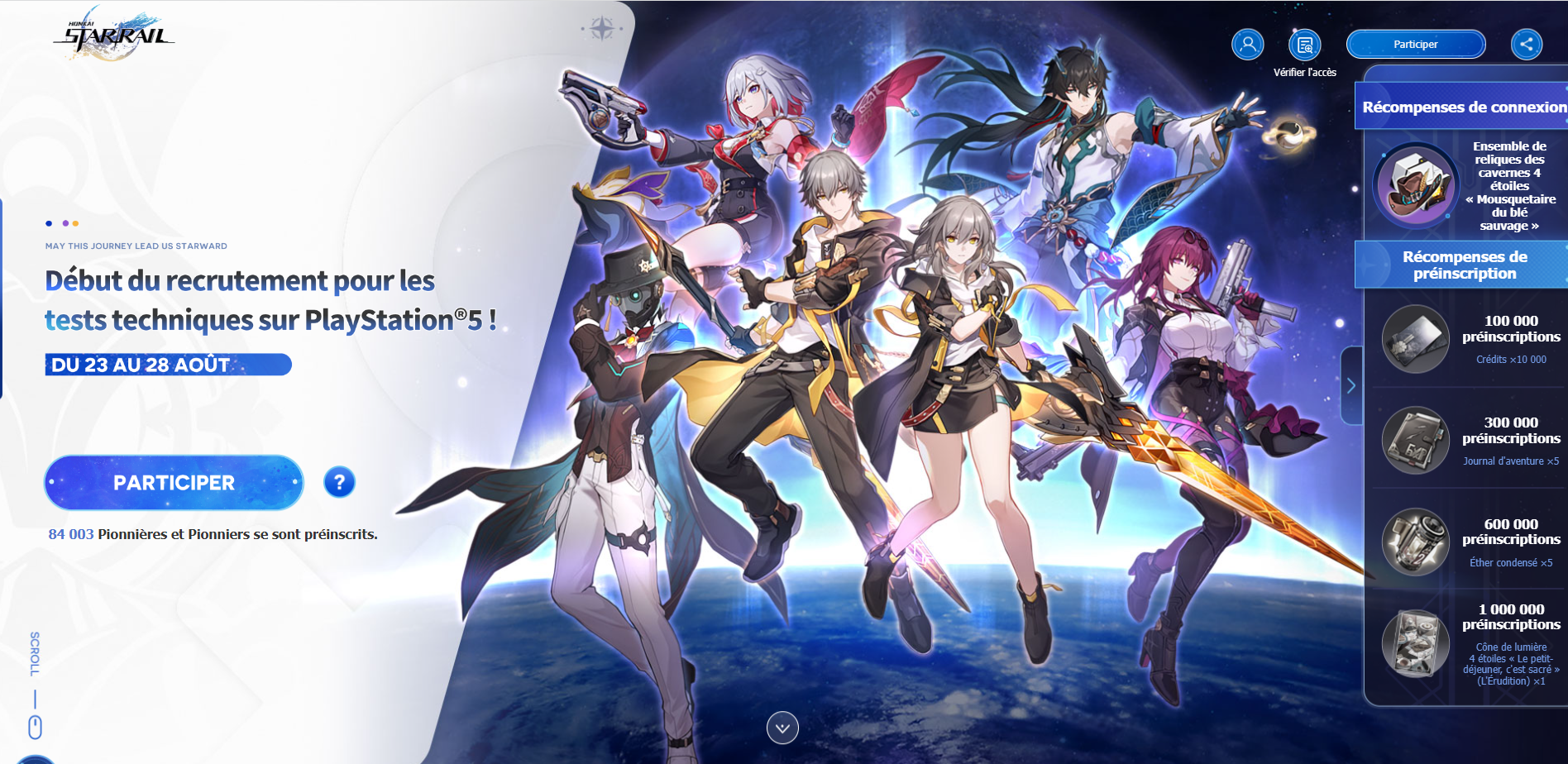Open the account login icon
The width and height of the screenshot is (1568, 764).
coord(1247,45)
